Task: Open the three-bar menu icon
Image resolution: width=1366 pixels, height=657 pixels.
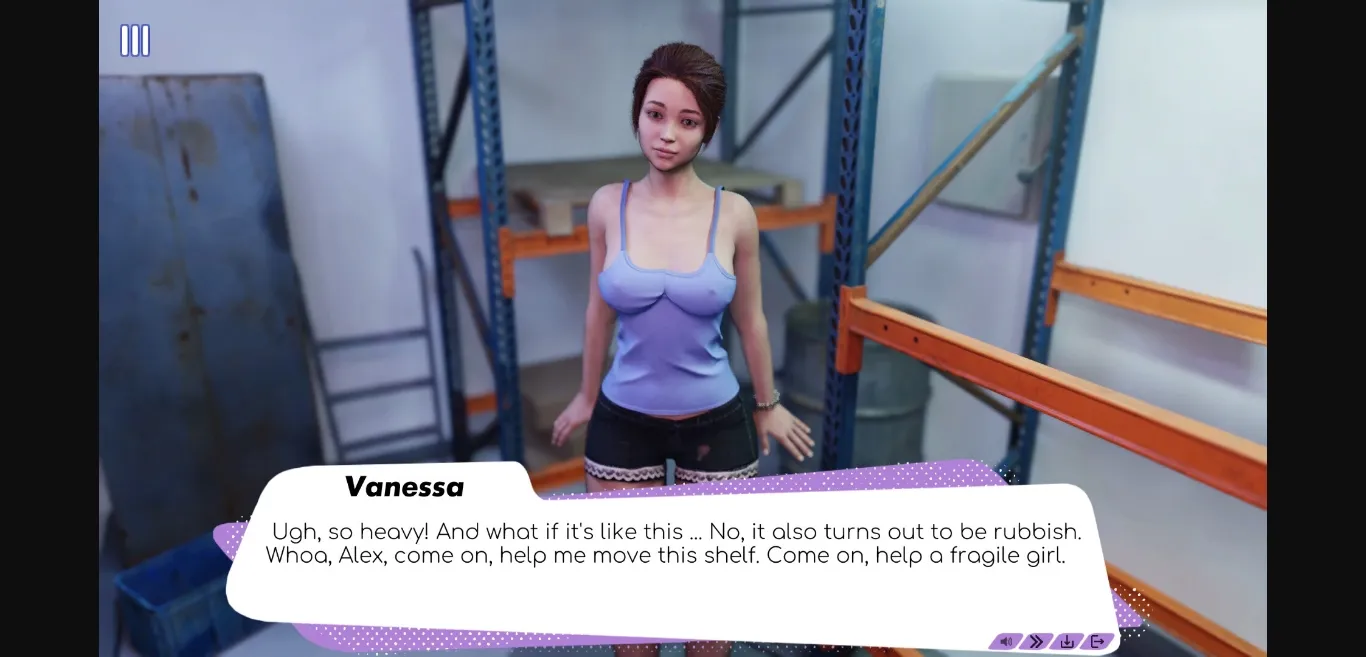Action: [135, 41]
